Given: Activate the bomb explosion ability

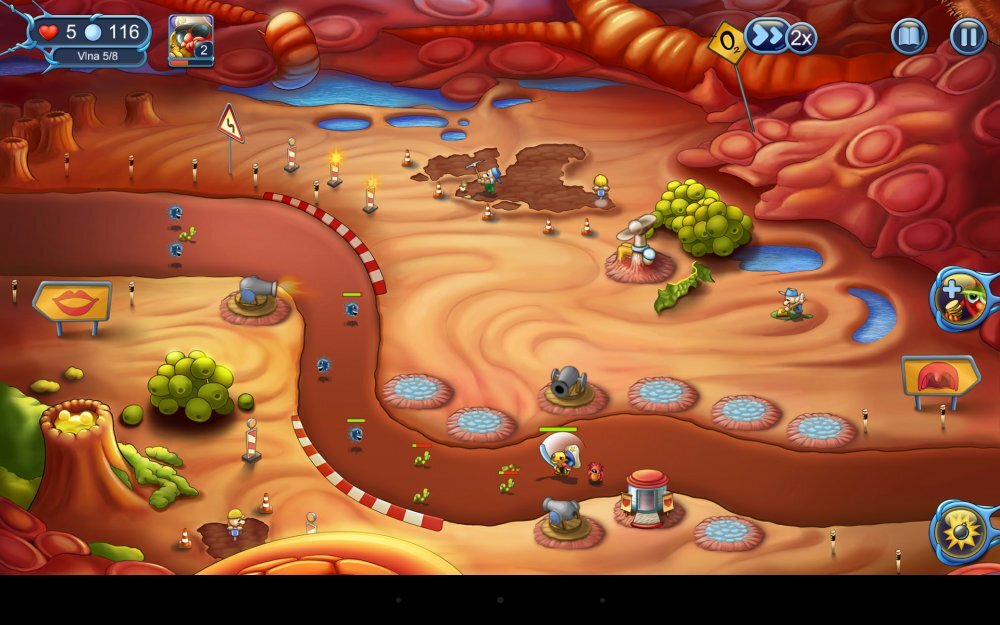Looking at the screenshot, I should (964, 530).
